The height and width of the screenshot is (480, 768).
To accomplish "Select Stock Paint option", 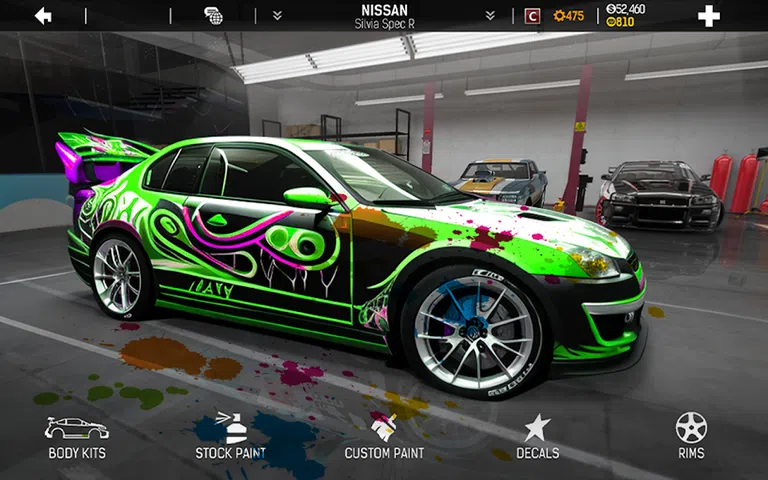I will click(x=230, y=437).
